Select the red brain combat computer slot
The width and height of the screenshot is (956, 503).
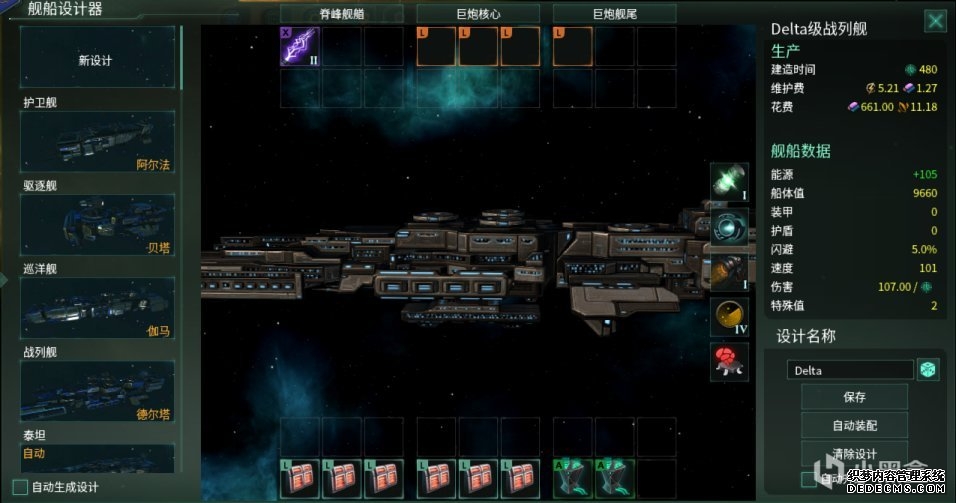coord(729,361)
